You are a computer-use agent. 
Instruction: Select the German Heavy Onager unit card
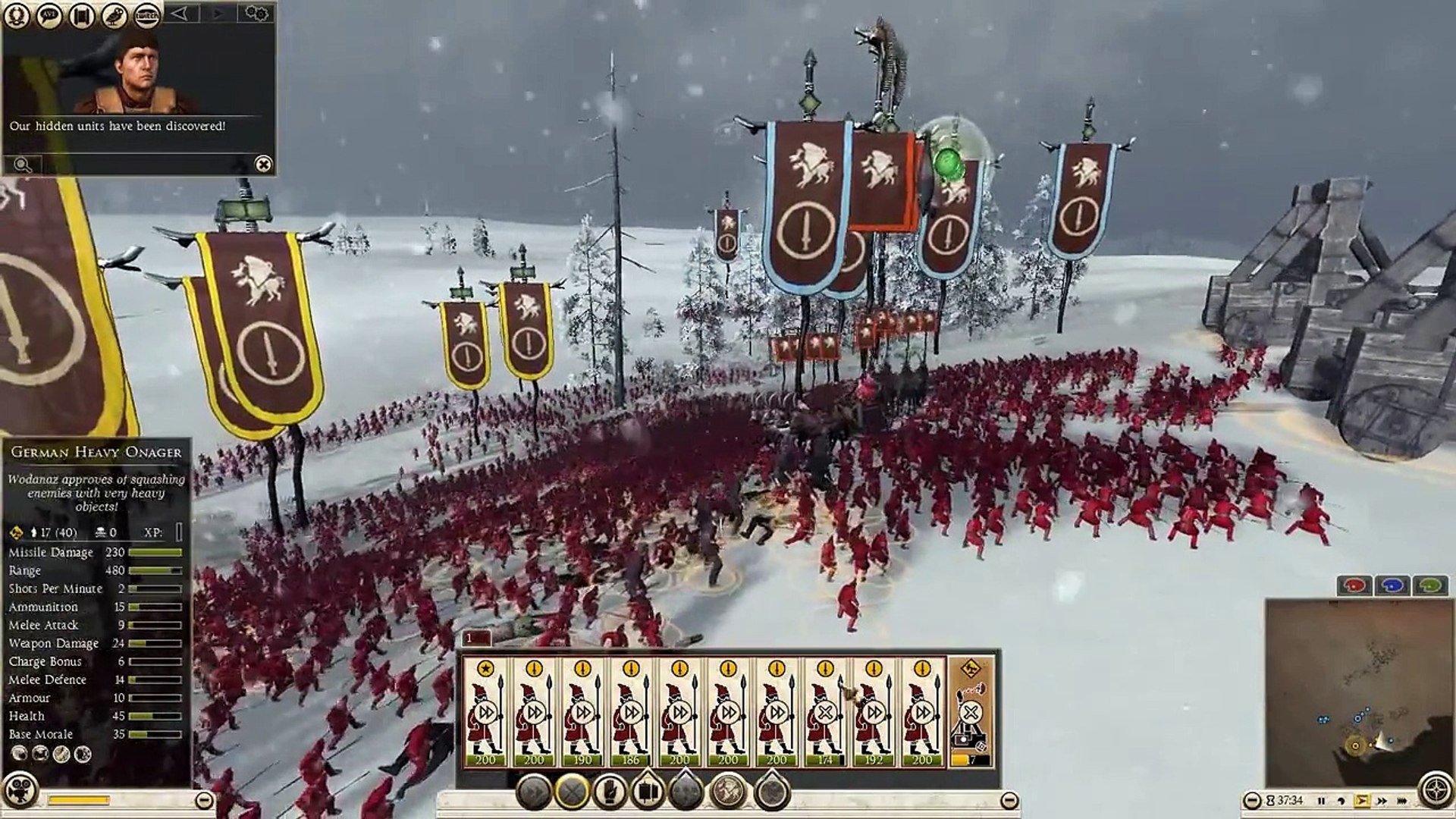coord(971,713)
